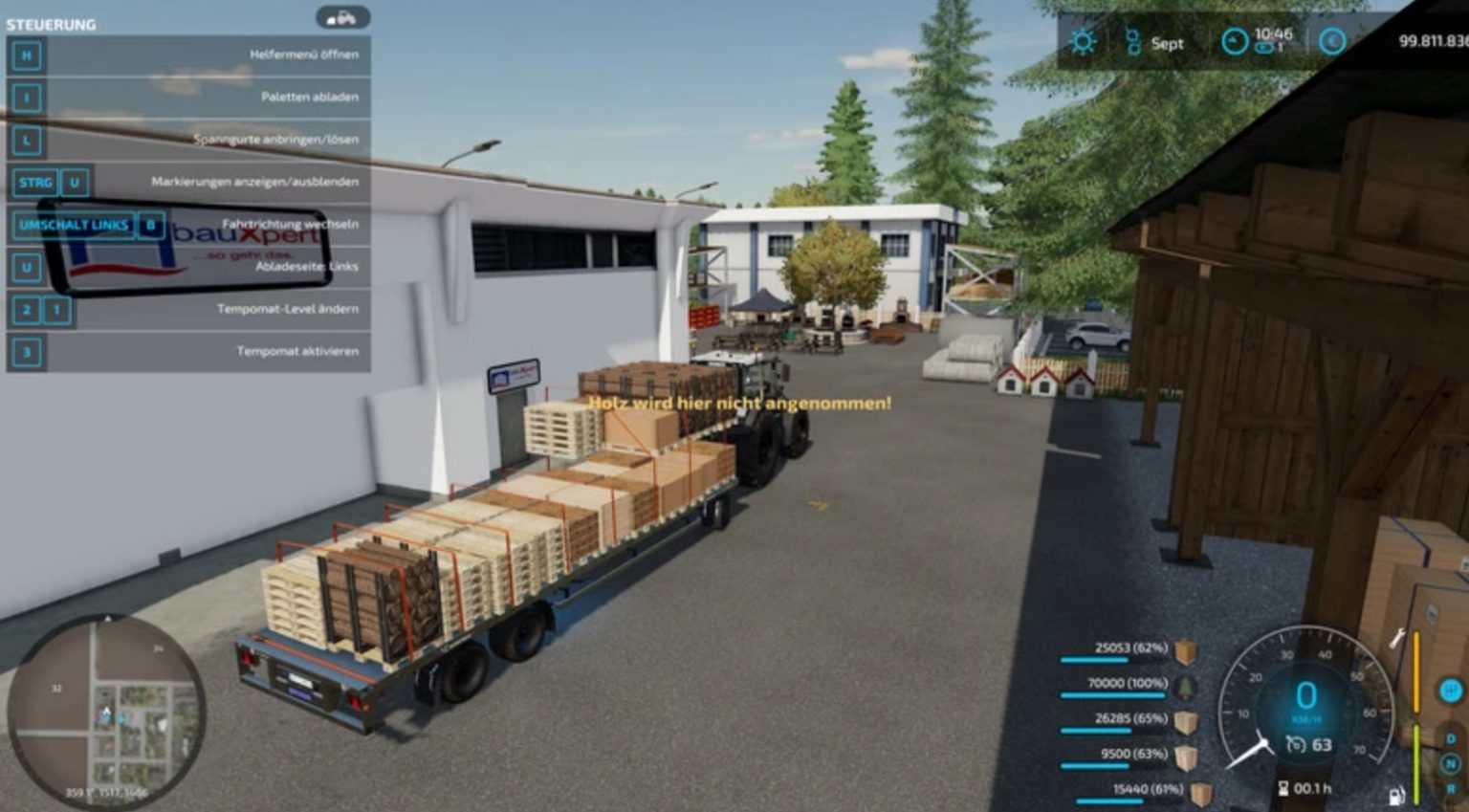
Task: Click Fahrtrichtung wechseln in the controls panel
Action: (x=289, y=224)
